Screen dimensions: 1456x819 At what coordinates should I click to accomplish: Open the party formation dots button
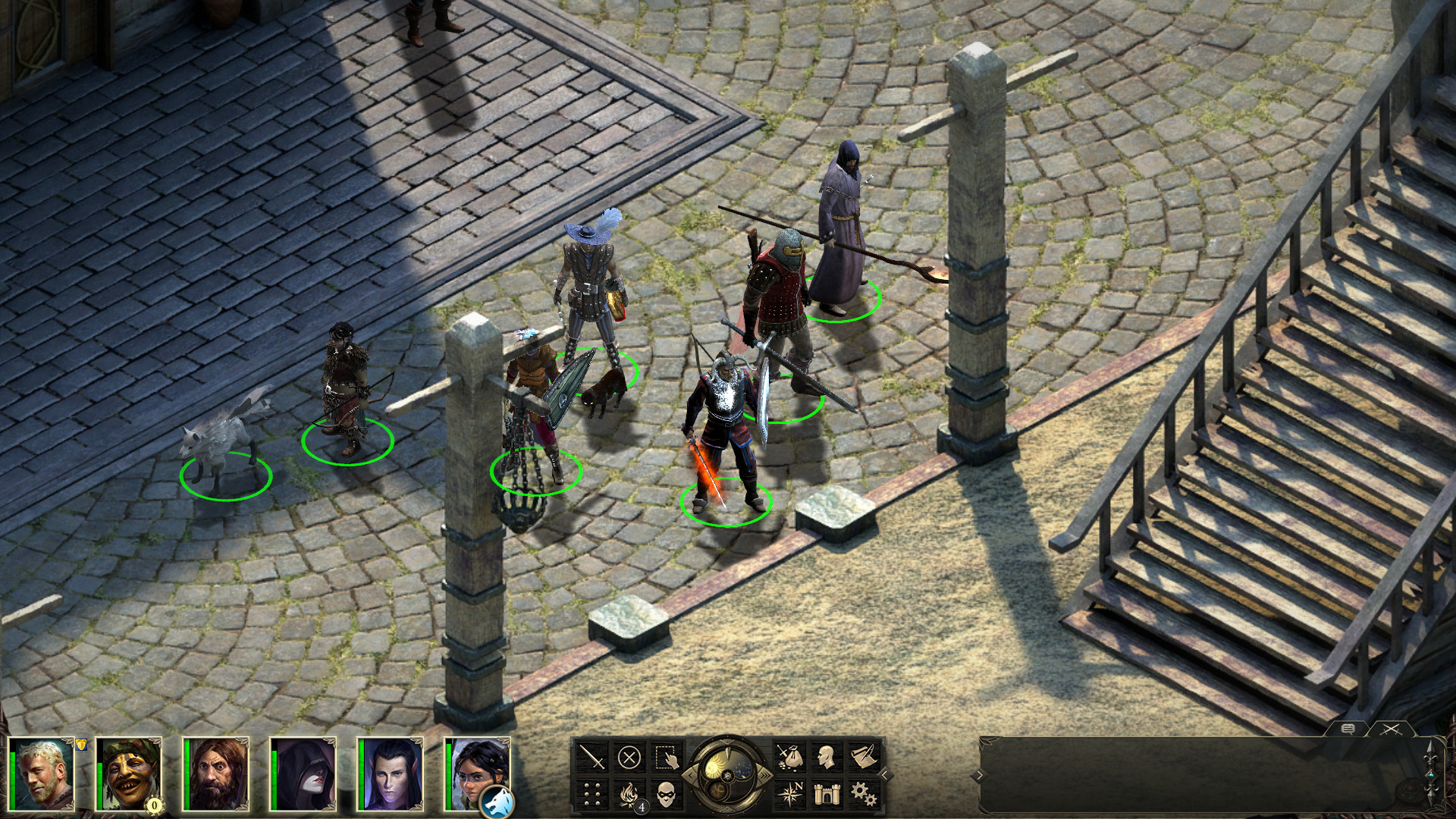pyautogui.click(x=592, y=794)
